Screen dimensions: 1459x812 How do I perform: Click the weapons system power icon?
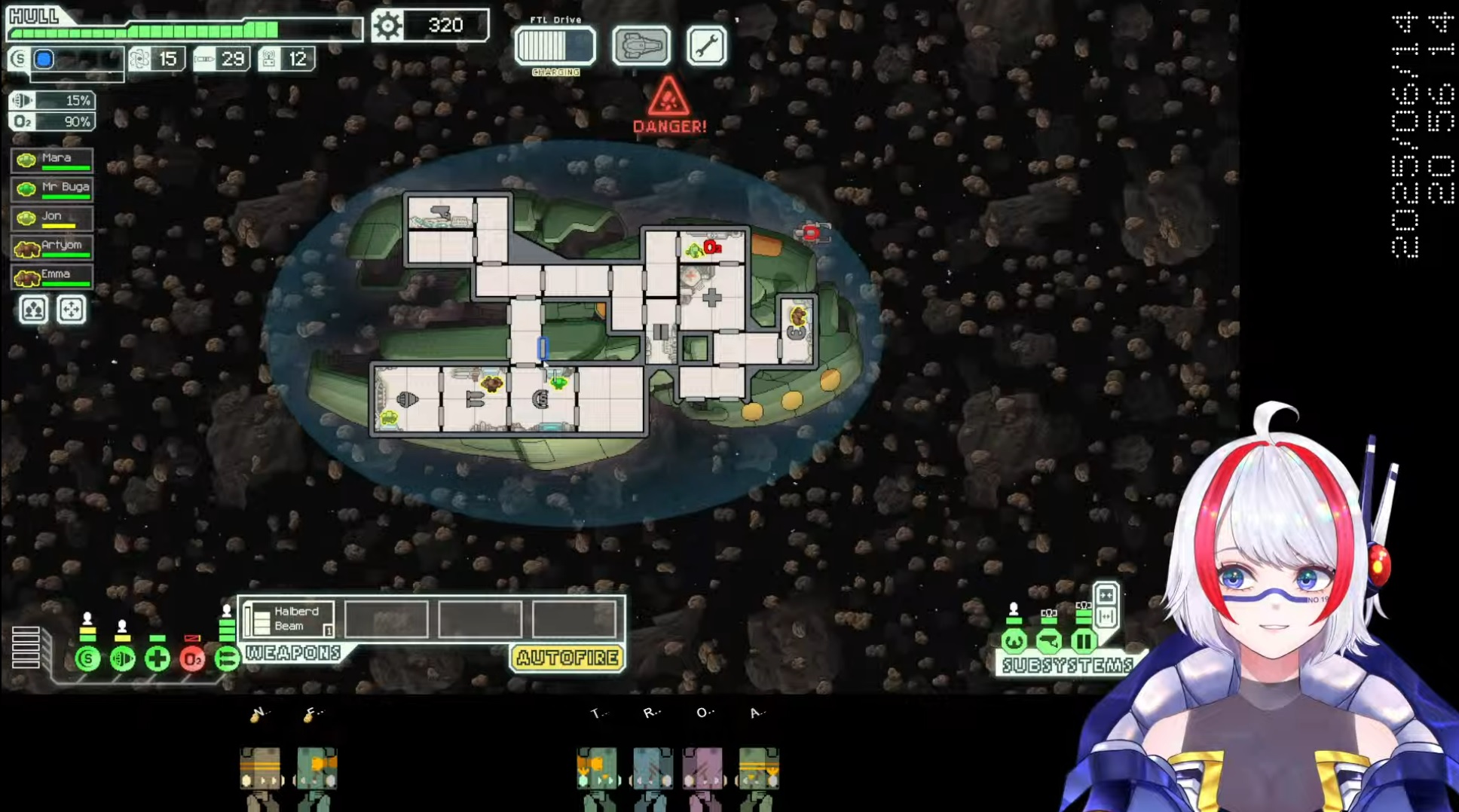(x=226, y=659)
